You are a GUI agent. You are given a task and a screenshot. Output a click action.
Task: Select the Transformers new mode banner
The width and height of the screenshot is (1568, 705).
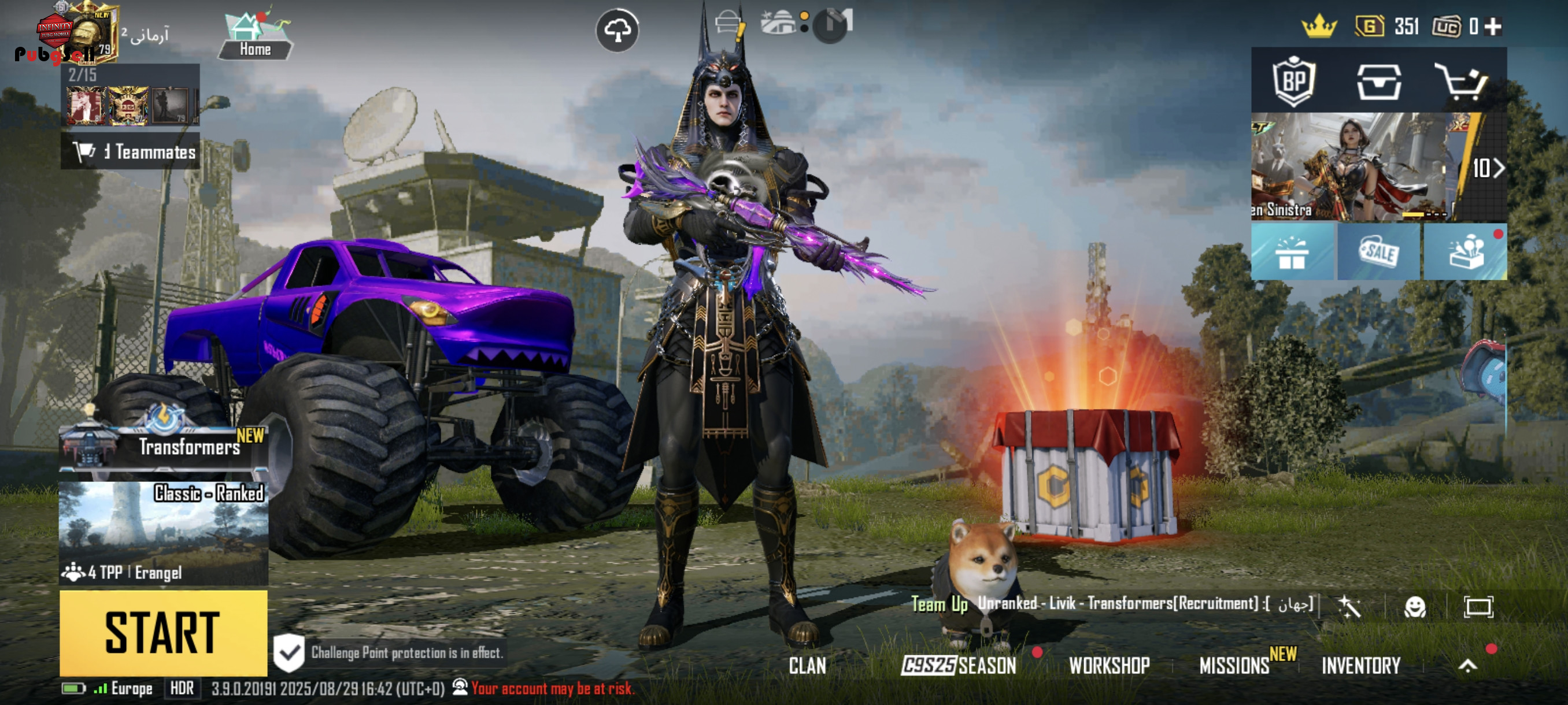[163, 444]
